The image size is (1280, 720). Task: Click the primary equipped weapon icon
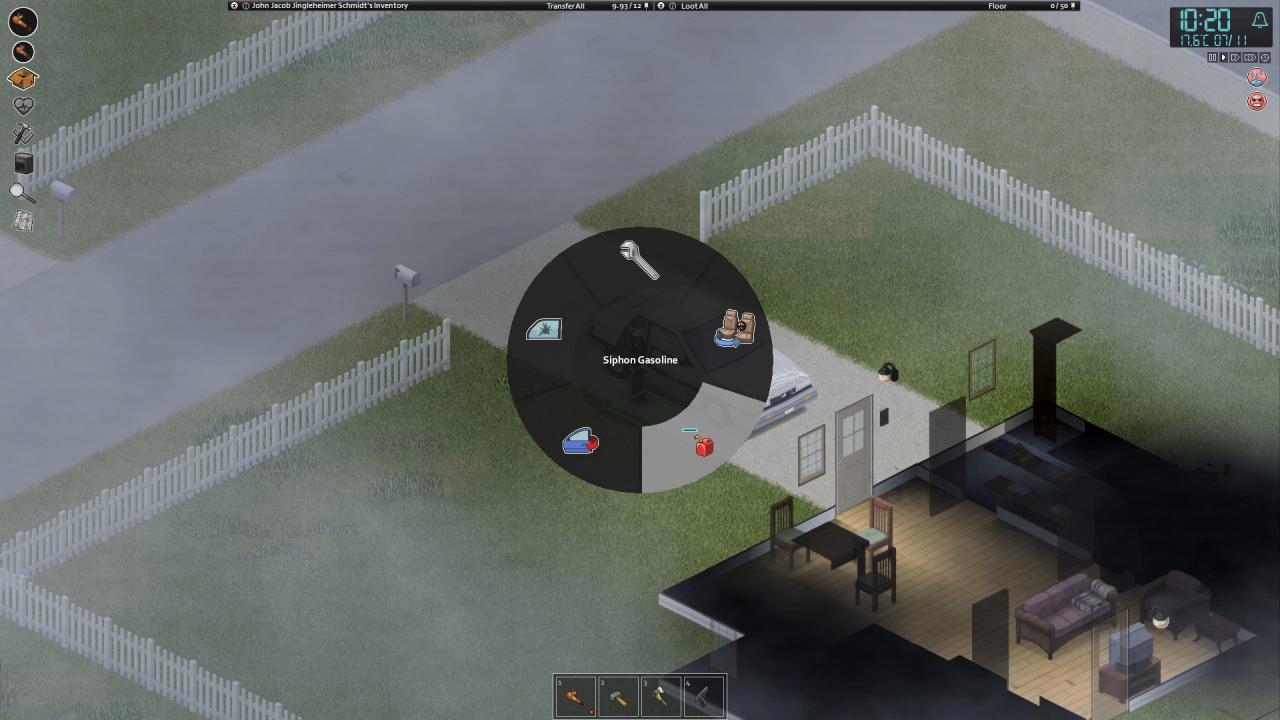[23, 21]
